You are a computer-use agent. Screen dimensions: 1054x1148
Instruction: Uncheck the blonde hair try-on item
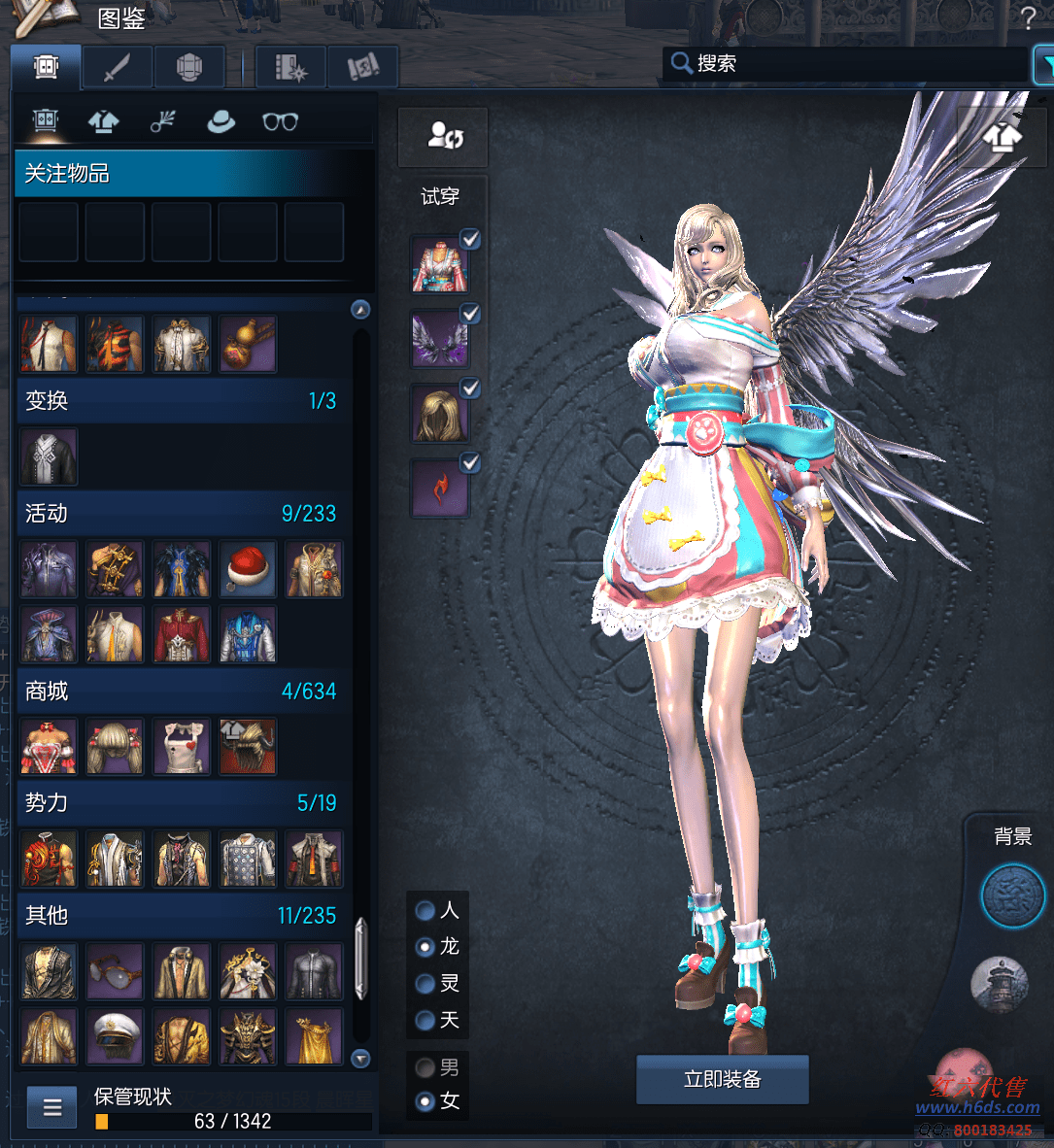(x=470, y=388)
